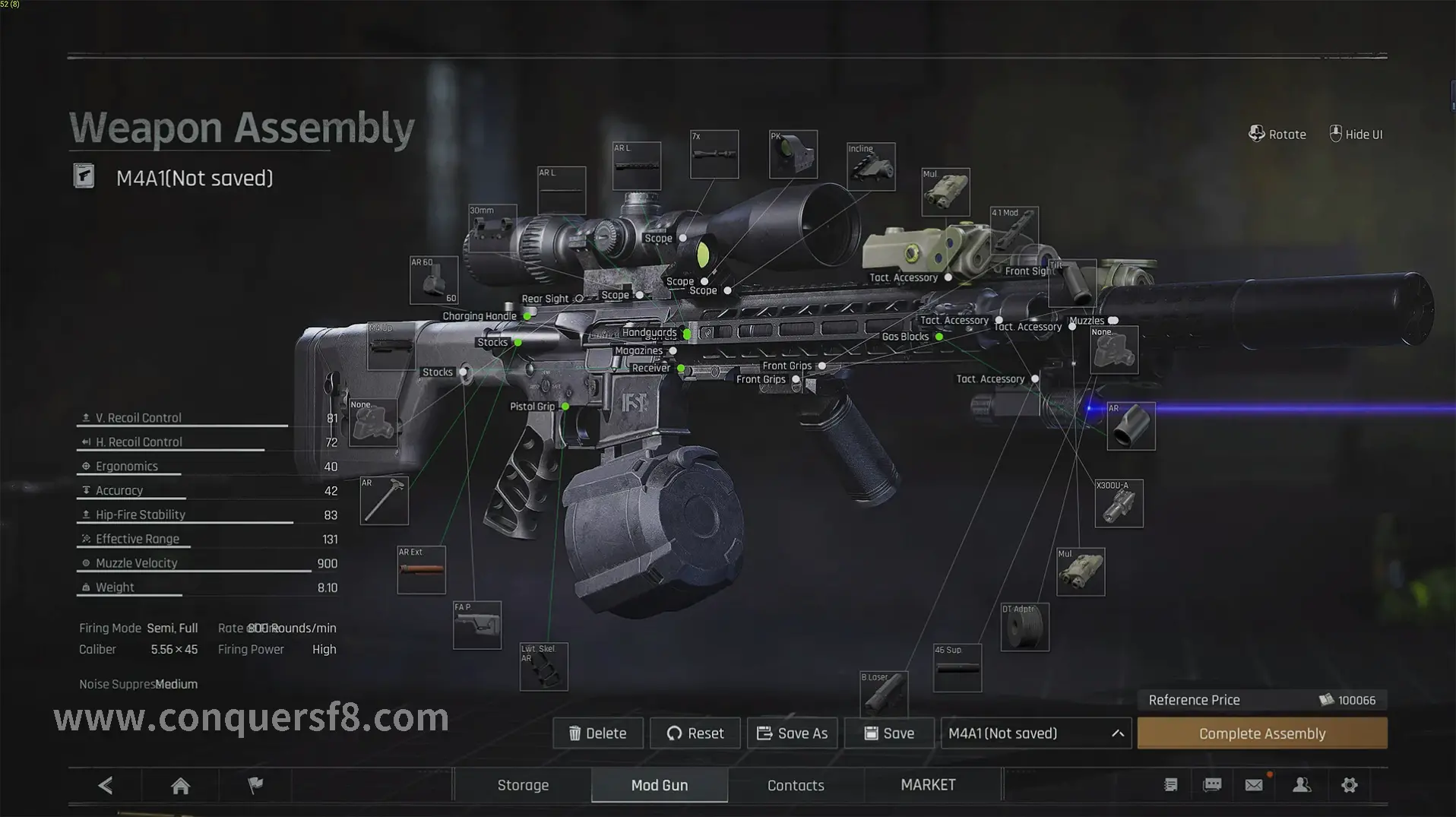Open the Contacts tab
Image resolution: width=1456 pixels, height=817 pixels.
(x=796, y=785)
